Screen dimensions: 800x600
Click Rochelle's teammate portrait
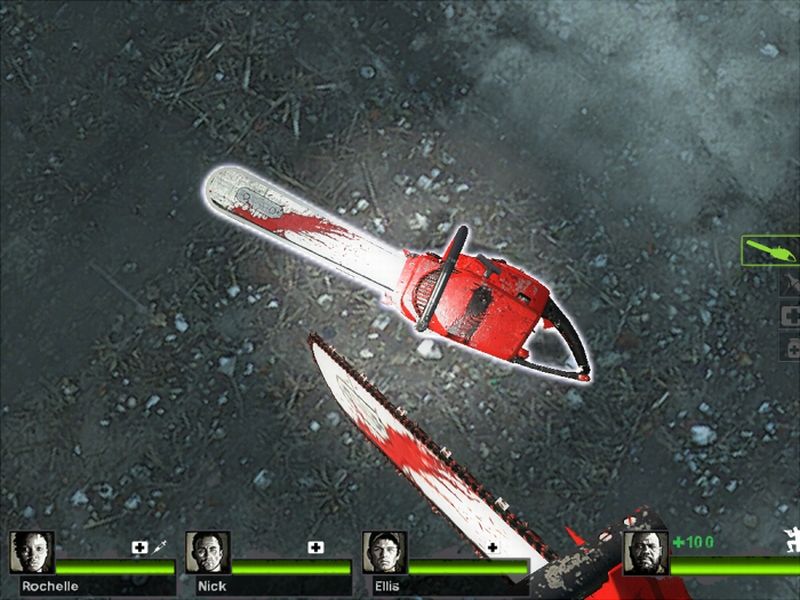tap(32, 552)
